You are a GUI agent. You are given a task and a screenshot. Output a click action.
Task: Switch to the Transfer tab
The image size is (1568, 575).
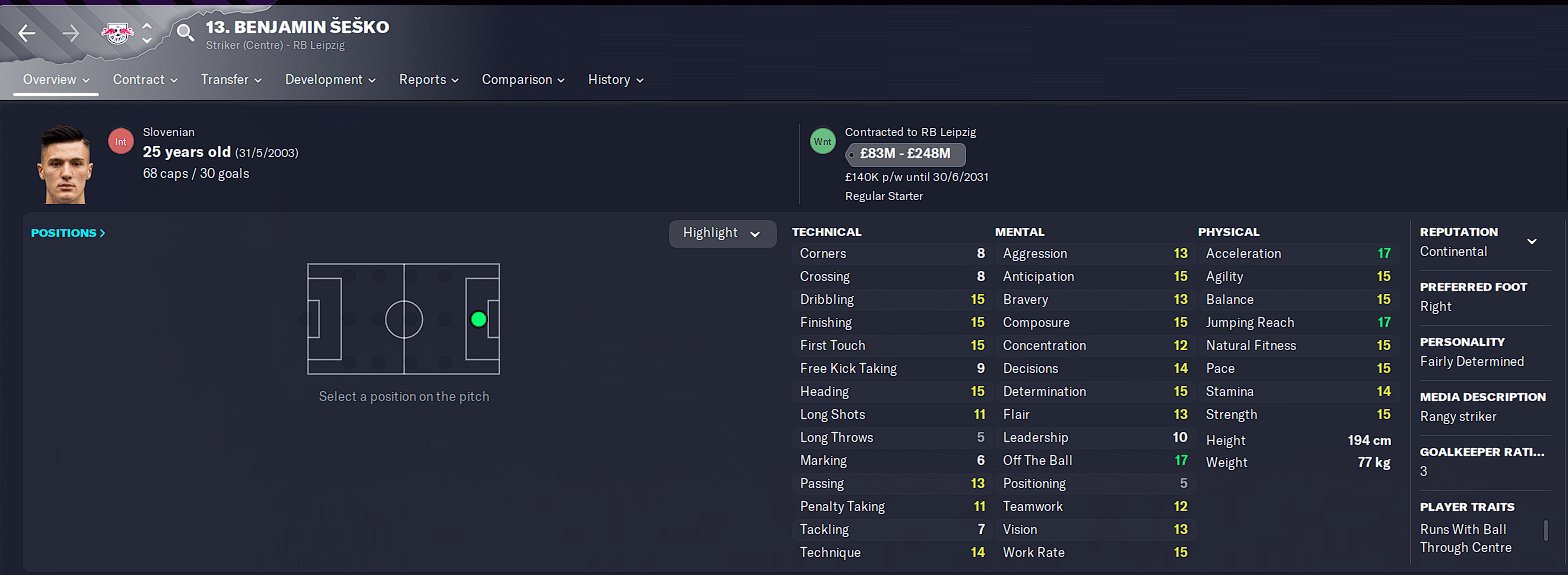click(231, 79)
